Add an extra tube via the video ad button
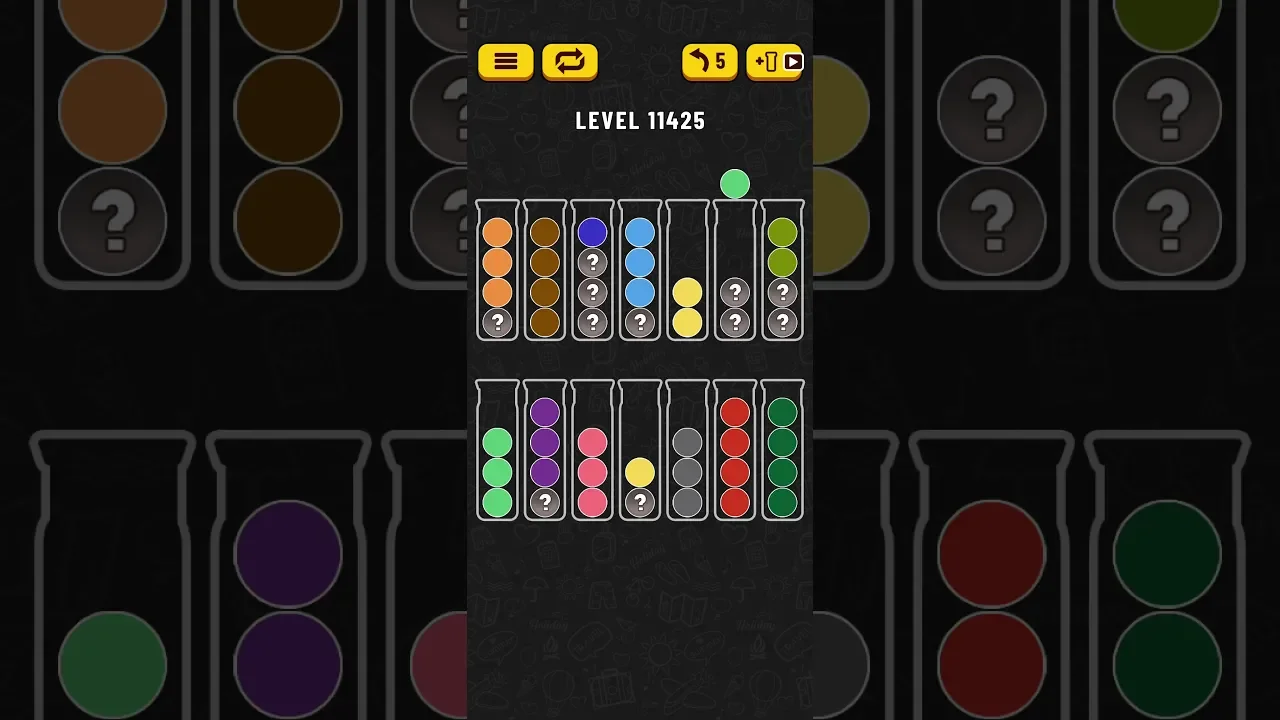This screenshot has height=720, width=1280. (x=774, y=62)
